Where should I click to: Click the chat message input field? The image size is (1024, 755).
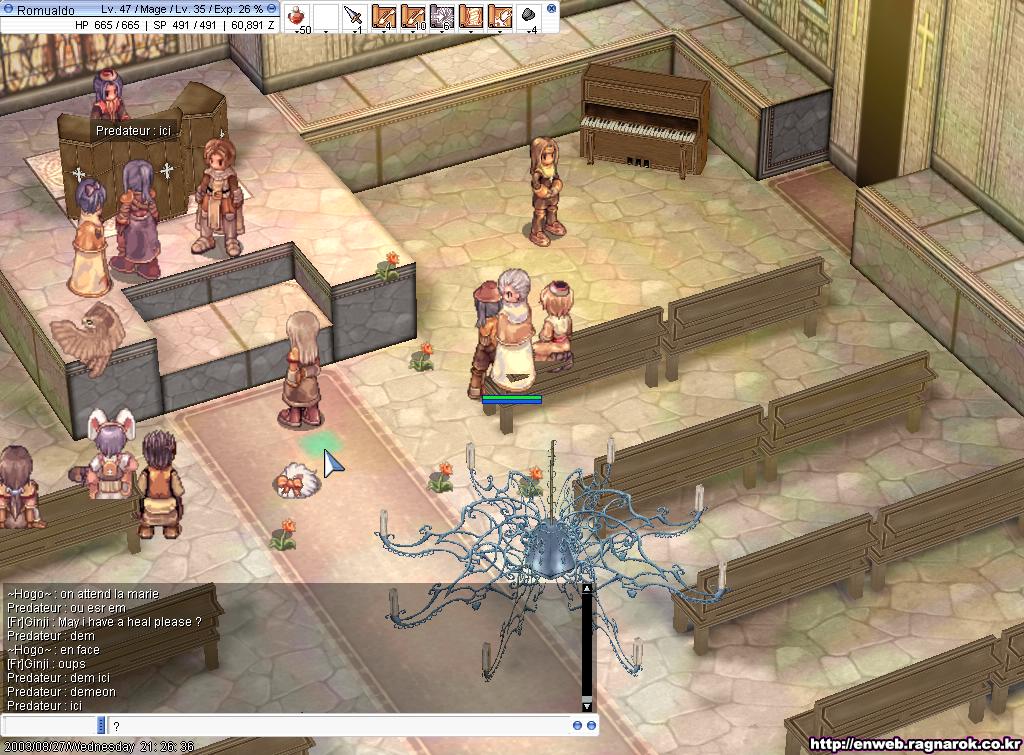[x=338, y=726]
